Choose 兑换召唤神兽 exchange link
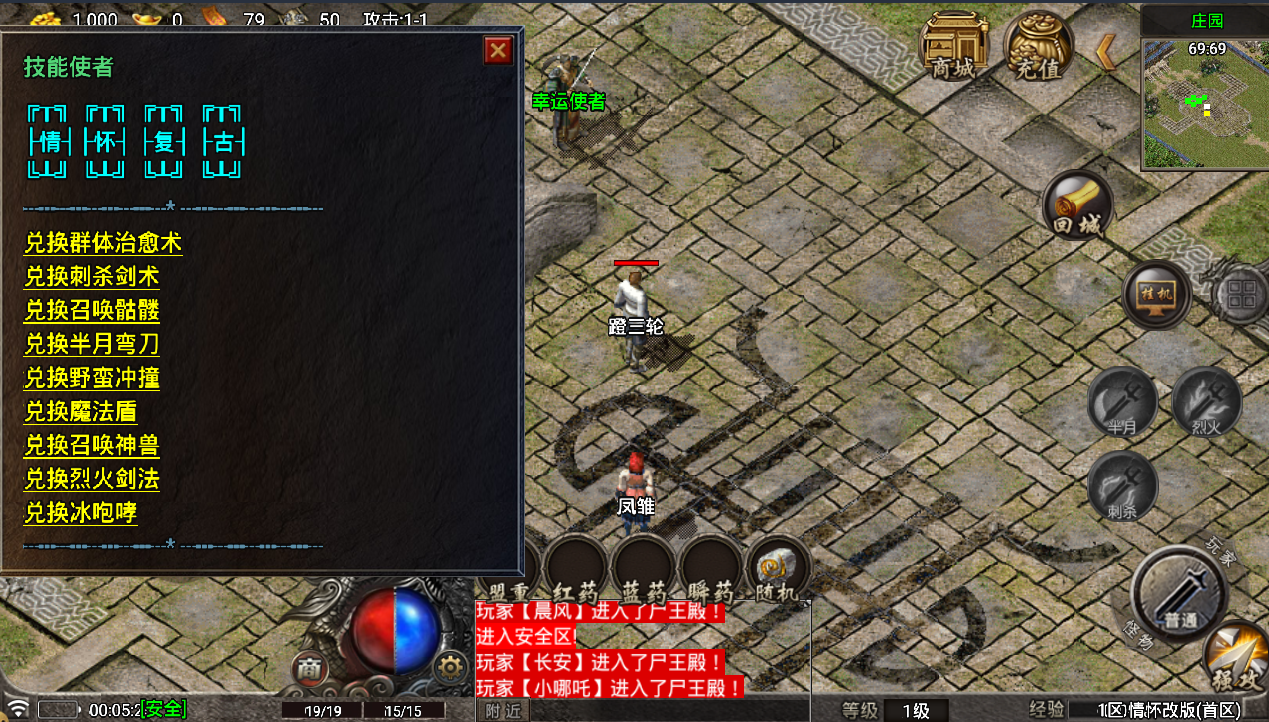Screen dimensions: 1269x722 (x=92, y=445)
